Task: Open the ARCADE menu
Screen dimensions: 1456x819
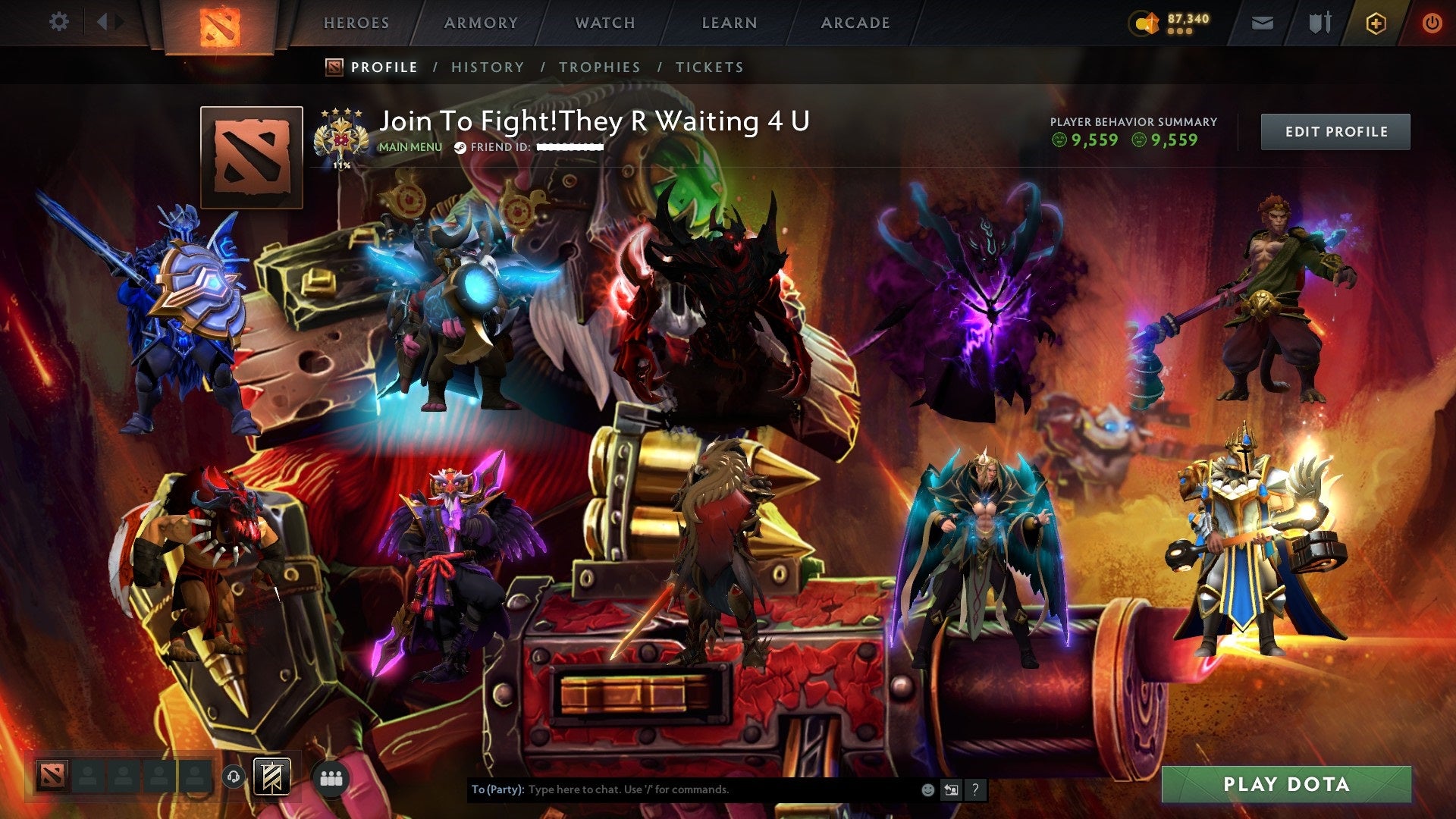Action: click(855, 23)
